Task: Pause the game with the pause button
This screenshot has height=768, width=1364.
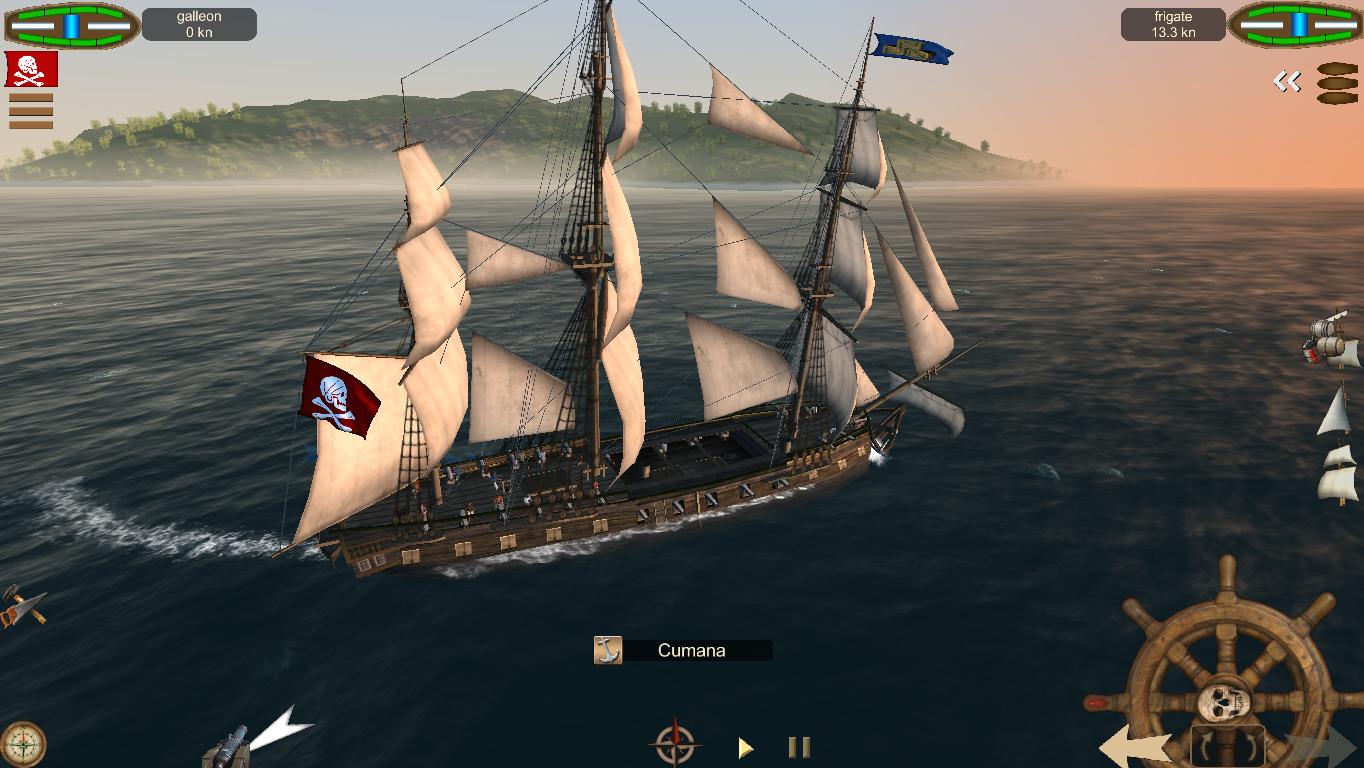Action: click(799, 747)
